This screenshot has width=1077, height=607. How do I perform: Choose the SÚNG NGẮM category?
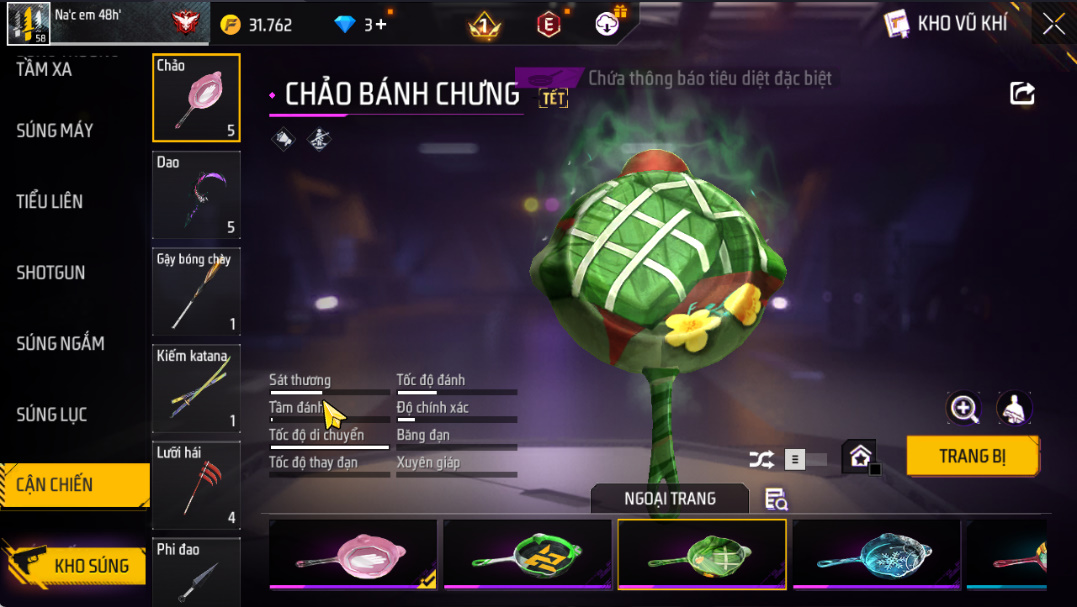pos(60,344)
